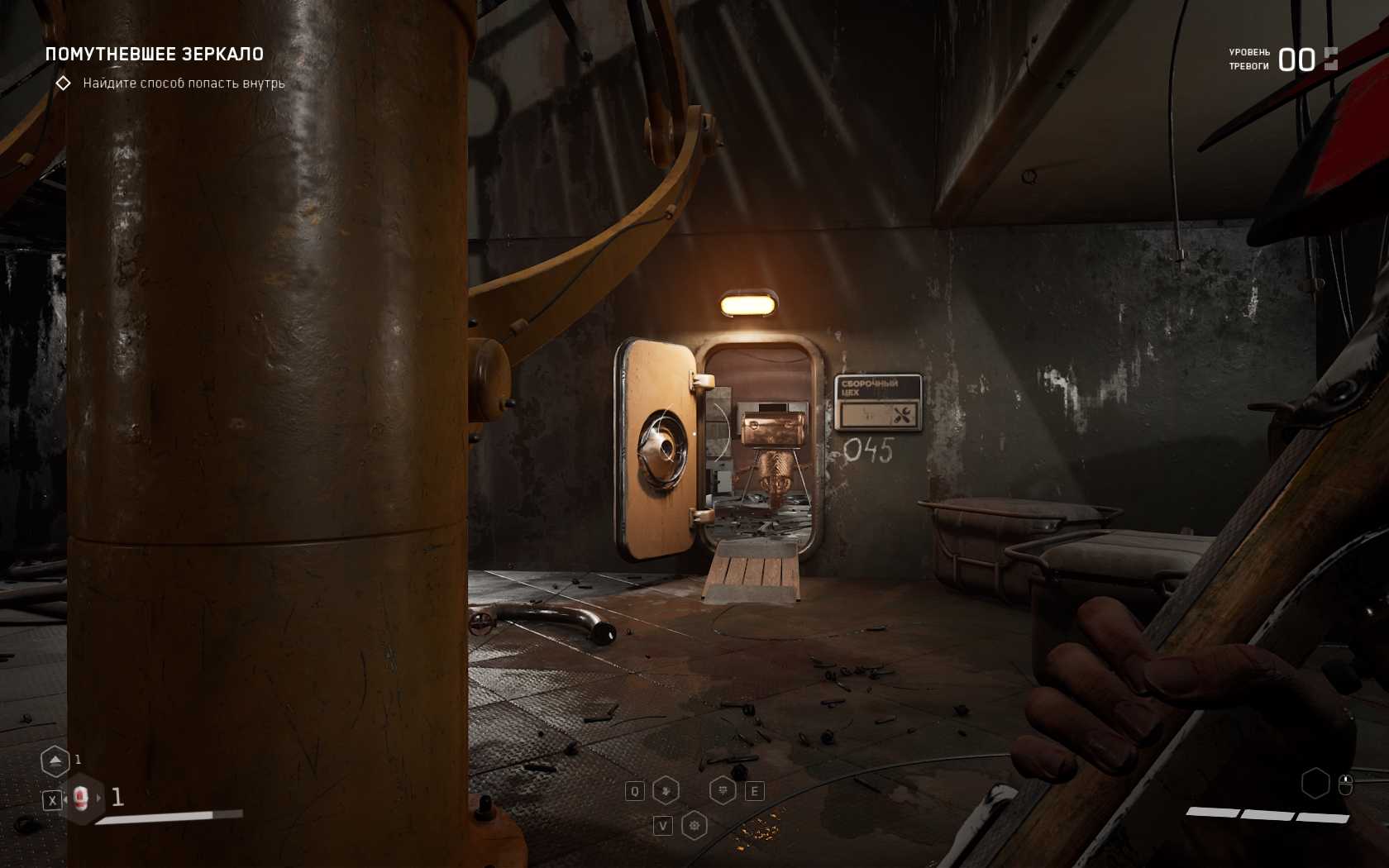Image resolution: width=1389 pixels, height=868 pixels.
Task: Activate the grid-pattern ability hexagon
Action: point(723,791)
